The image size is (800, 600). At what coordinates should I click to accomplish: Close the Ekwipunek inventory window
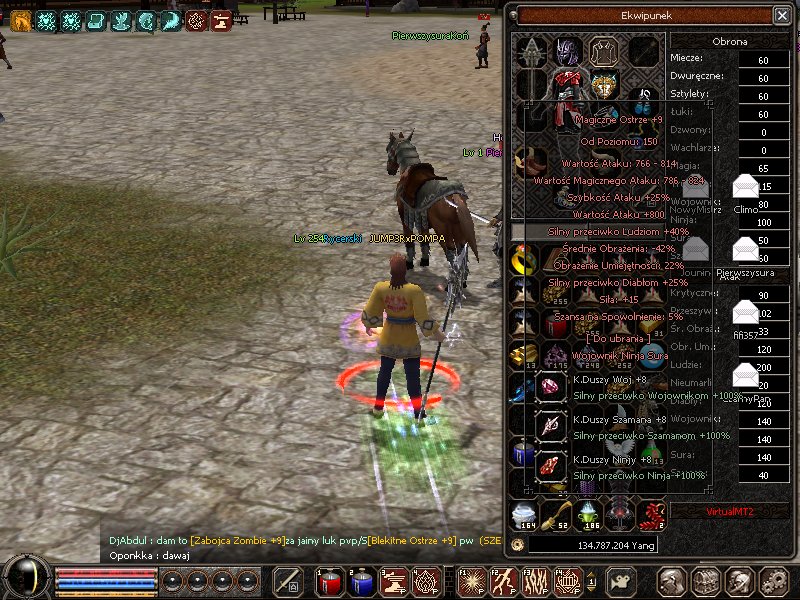pyautogui.click(x=781, y=15)
